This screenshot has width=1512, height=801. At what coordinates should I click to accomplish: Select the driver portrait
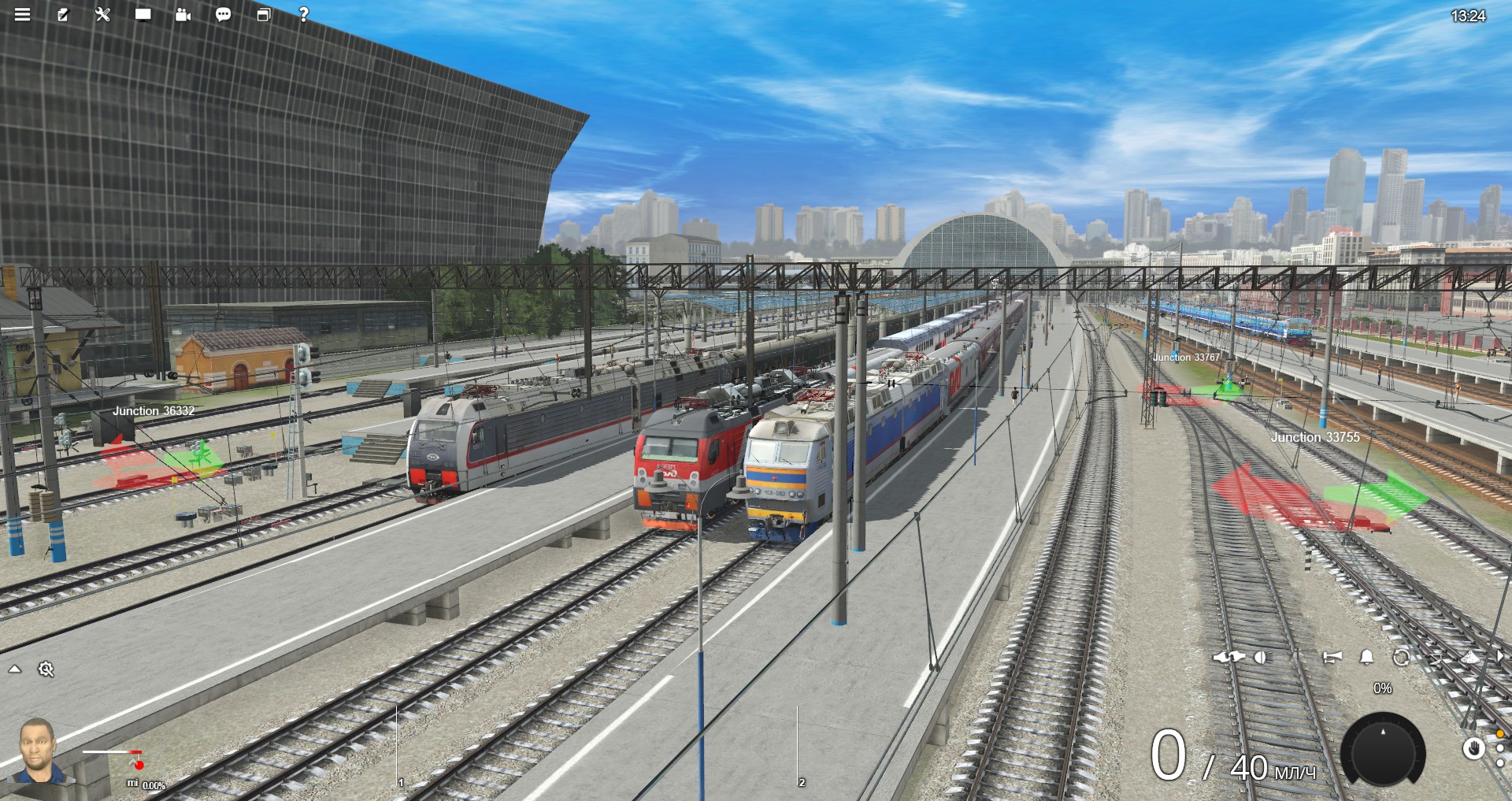(38, 752)
